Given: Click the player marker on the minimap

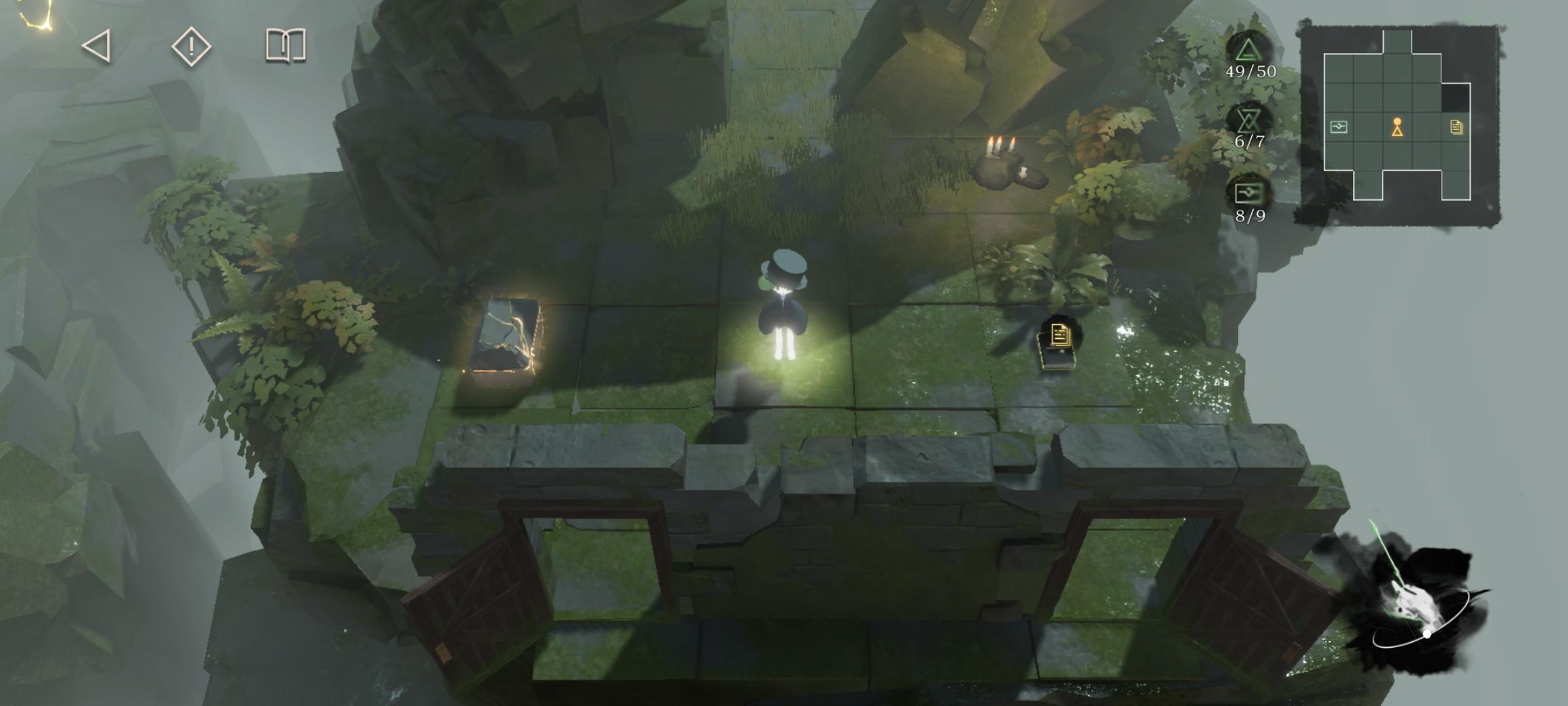Looking at the screenshot, I should pyautogui.click(x=1397, y=127).
